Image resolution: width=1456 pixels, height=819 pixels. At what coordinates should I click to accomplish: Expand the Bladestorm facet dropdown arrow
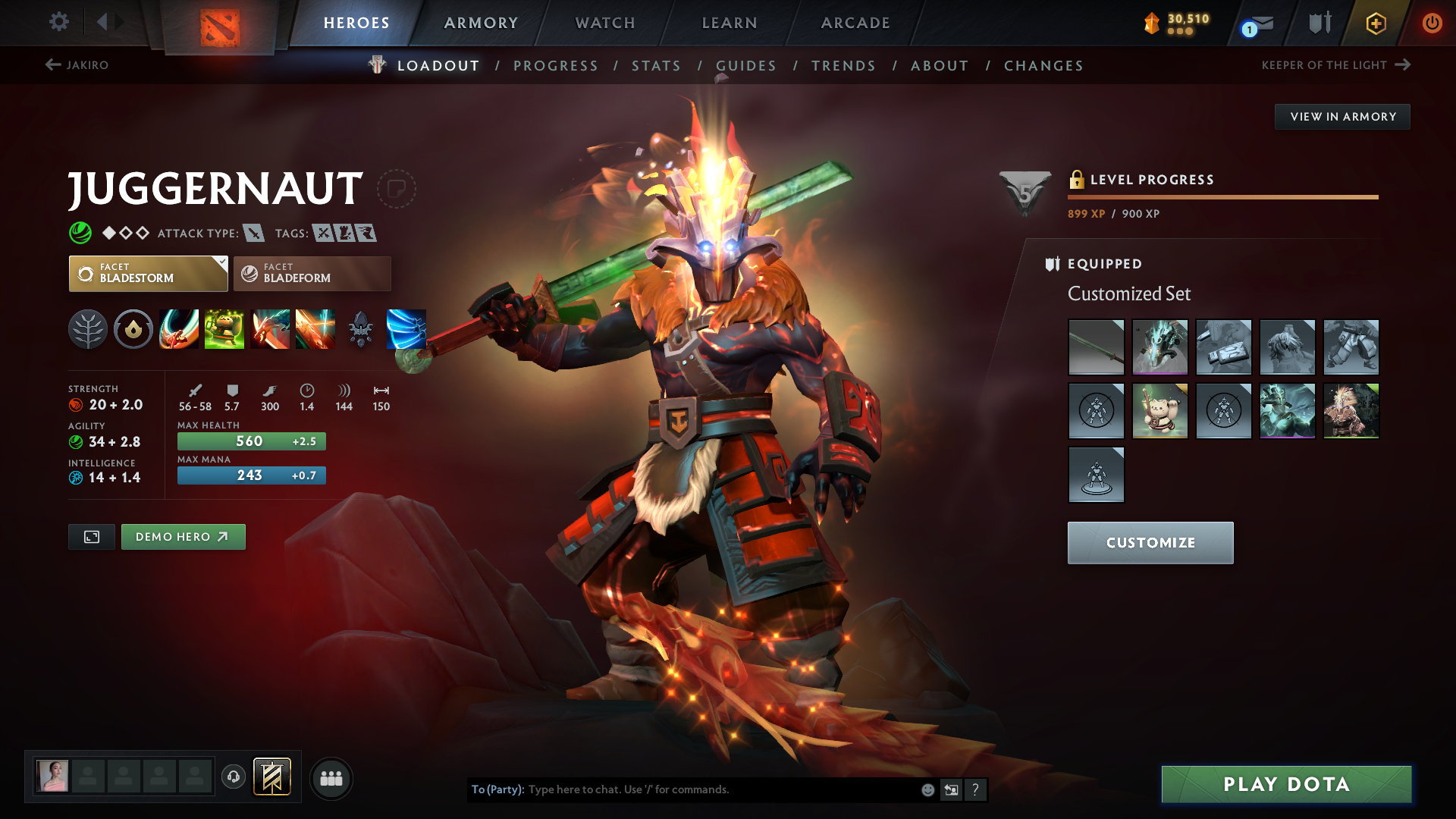point(221,263)
